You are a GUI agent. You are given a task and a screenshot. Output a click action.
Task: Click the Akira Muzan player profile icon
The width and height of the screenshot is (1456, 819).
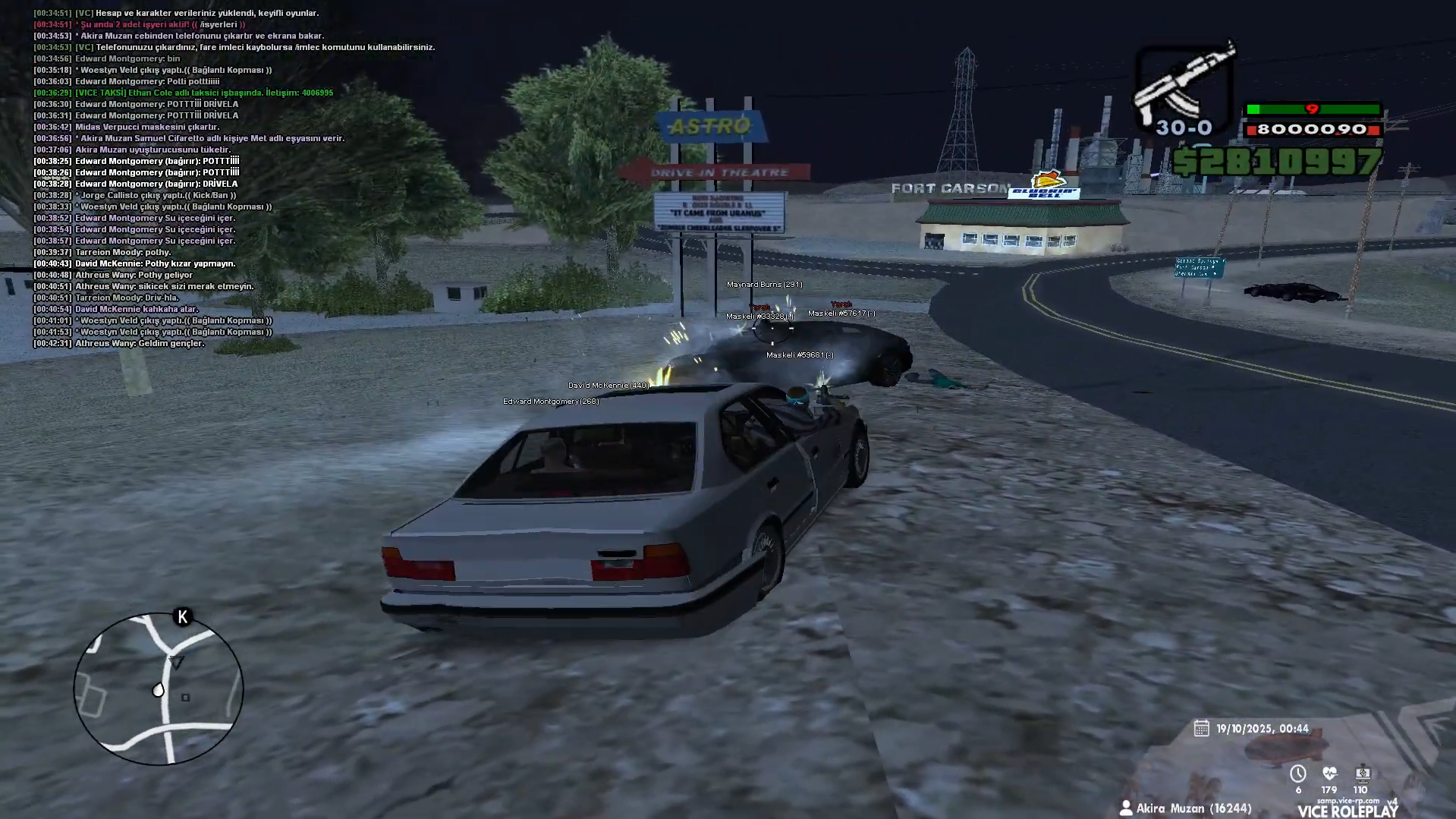tap(1126, 808)
